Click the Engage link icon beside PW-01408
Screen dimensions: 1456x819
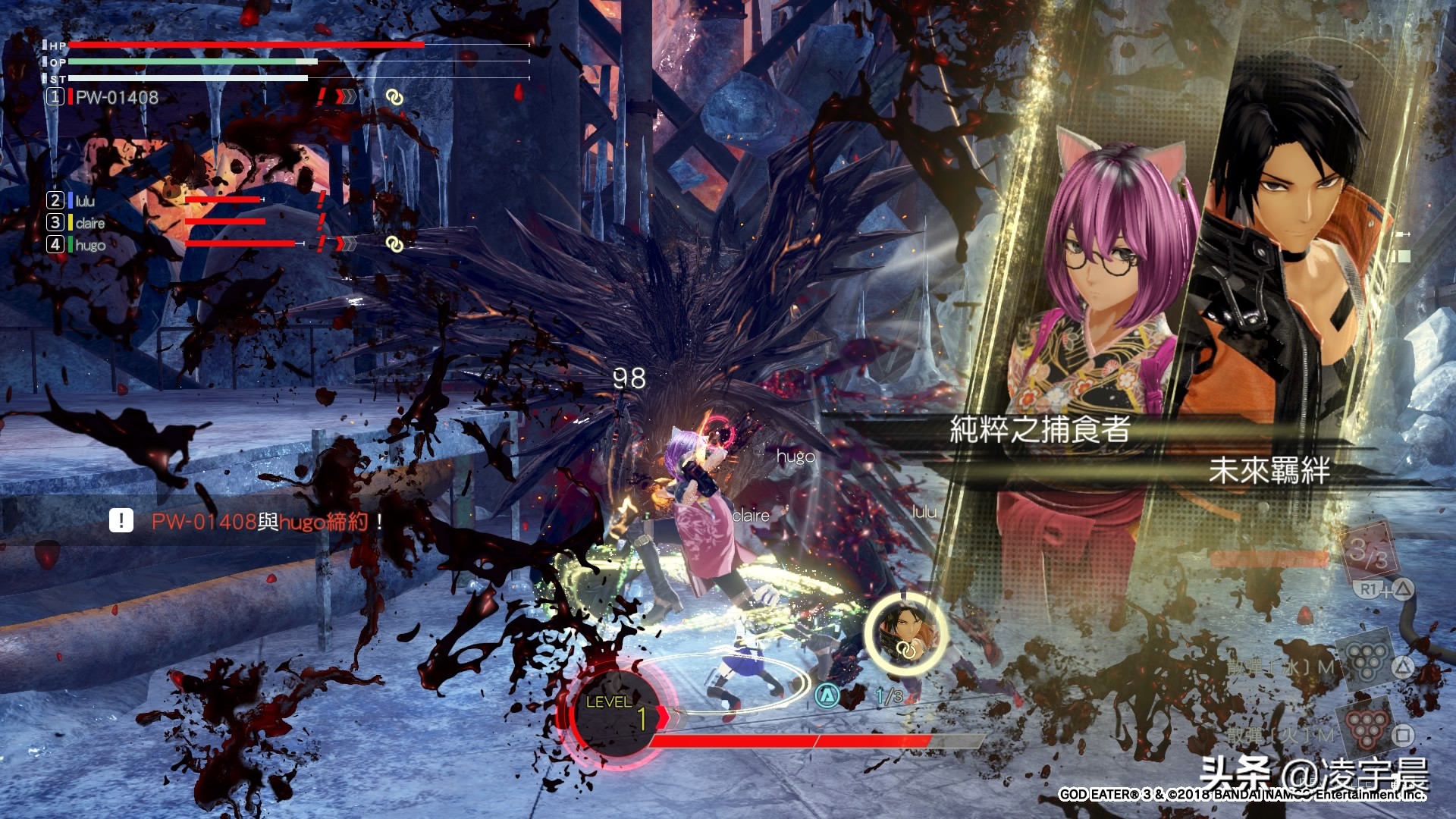[x=393, y=97]
